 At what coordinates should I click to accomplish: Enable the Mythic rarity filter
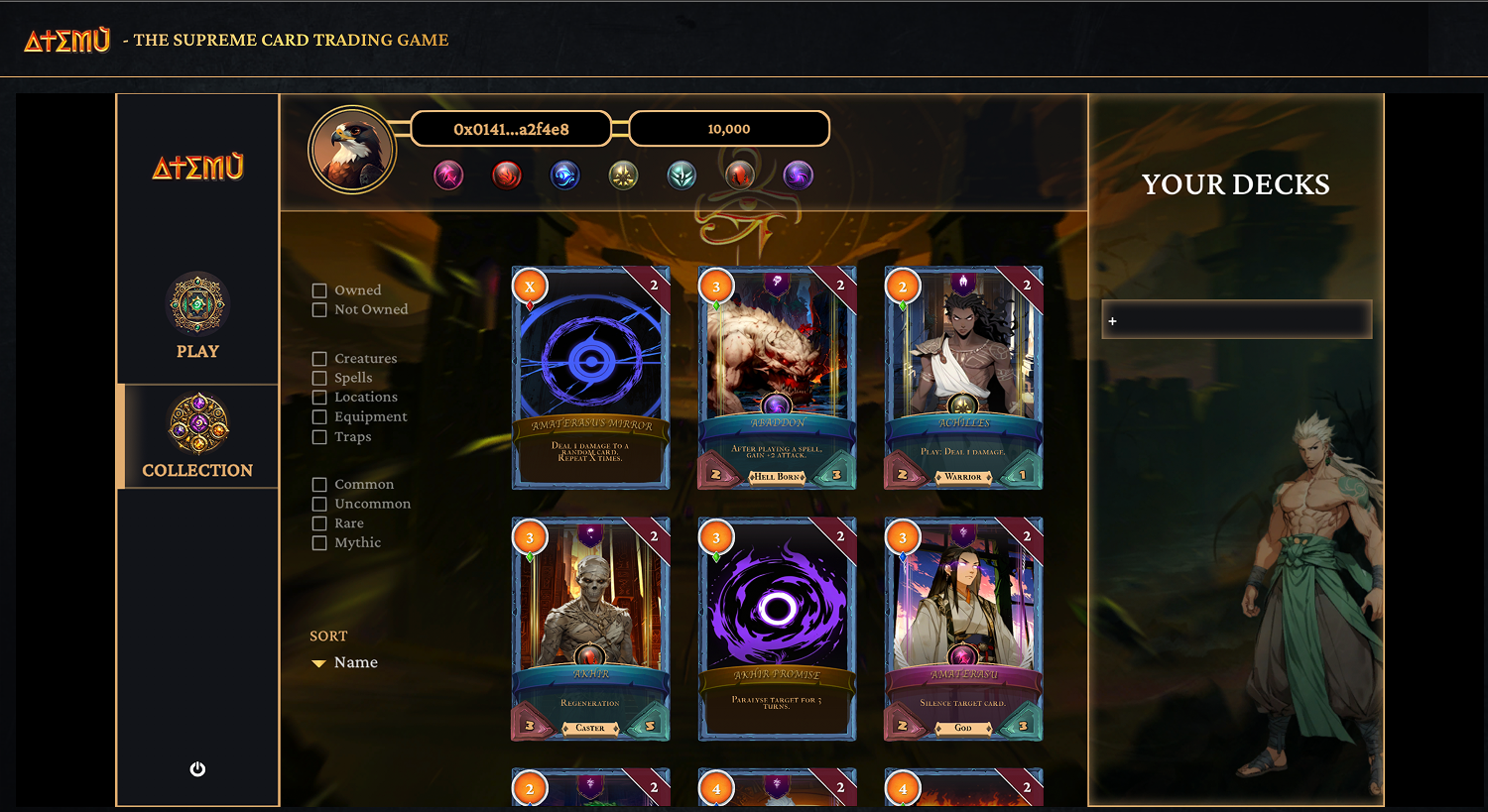point(319,542)
